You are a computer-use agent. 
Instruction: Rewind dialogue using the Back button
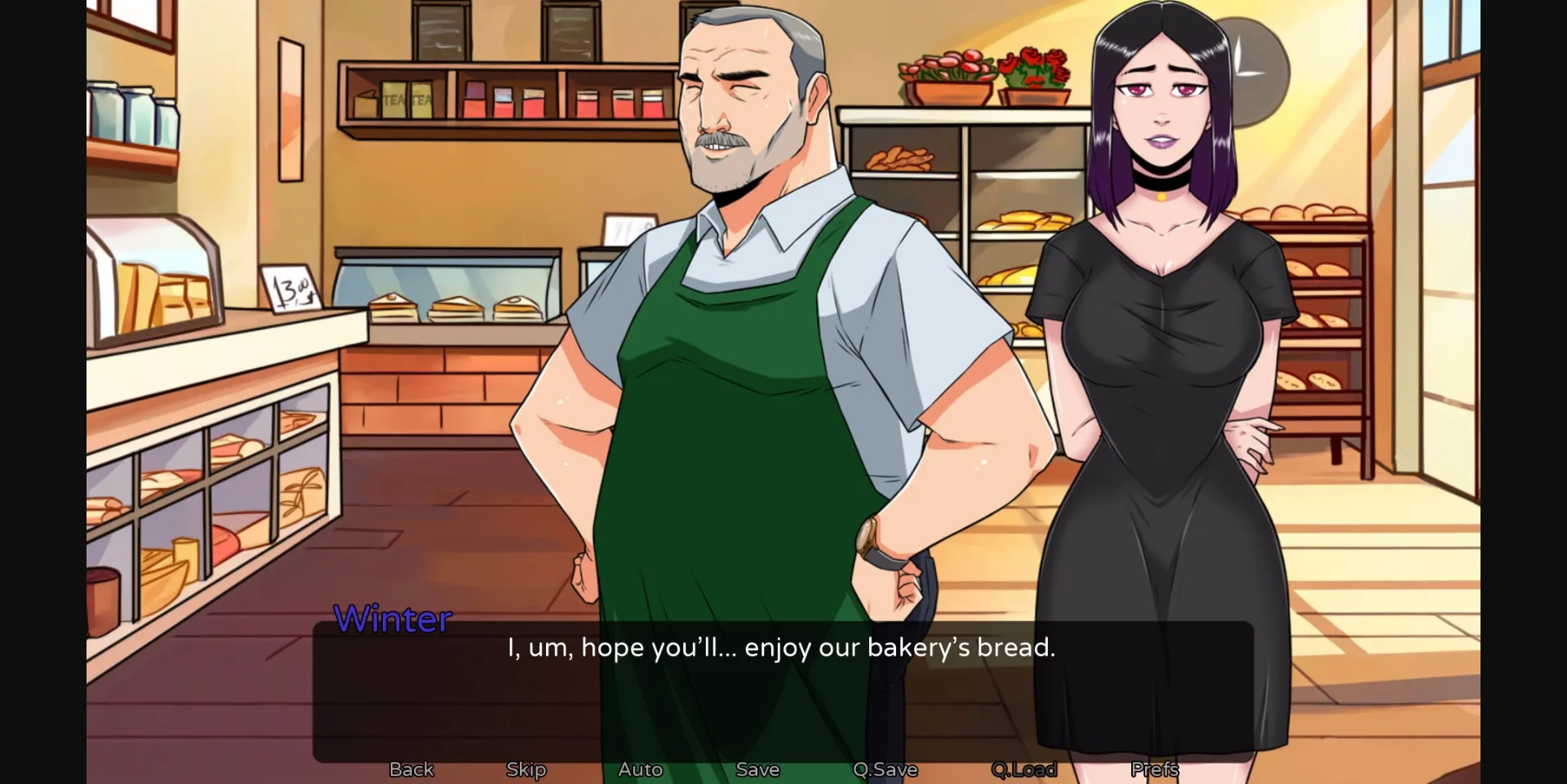[411, 768]
